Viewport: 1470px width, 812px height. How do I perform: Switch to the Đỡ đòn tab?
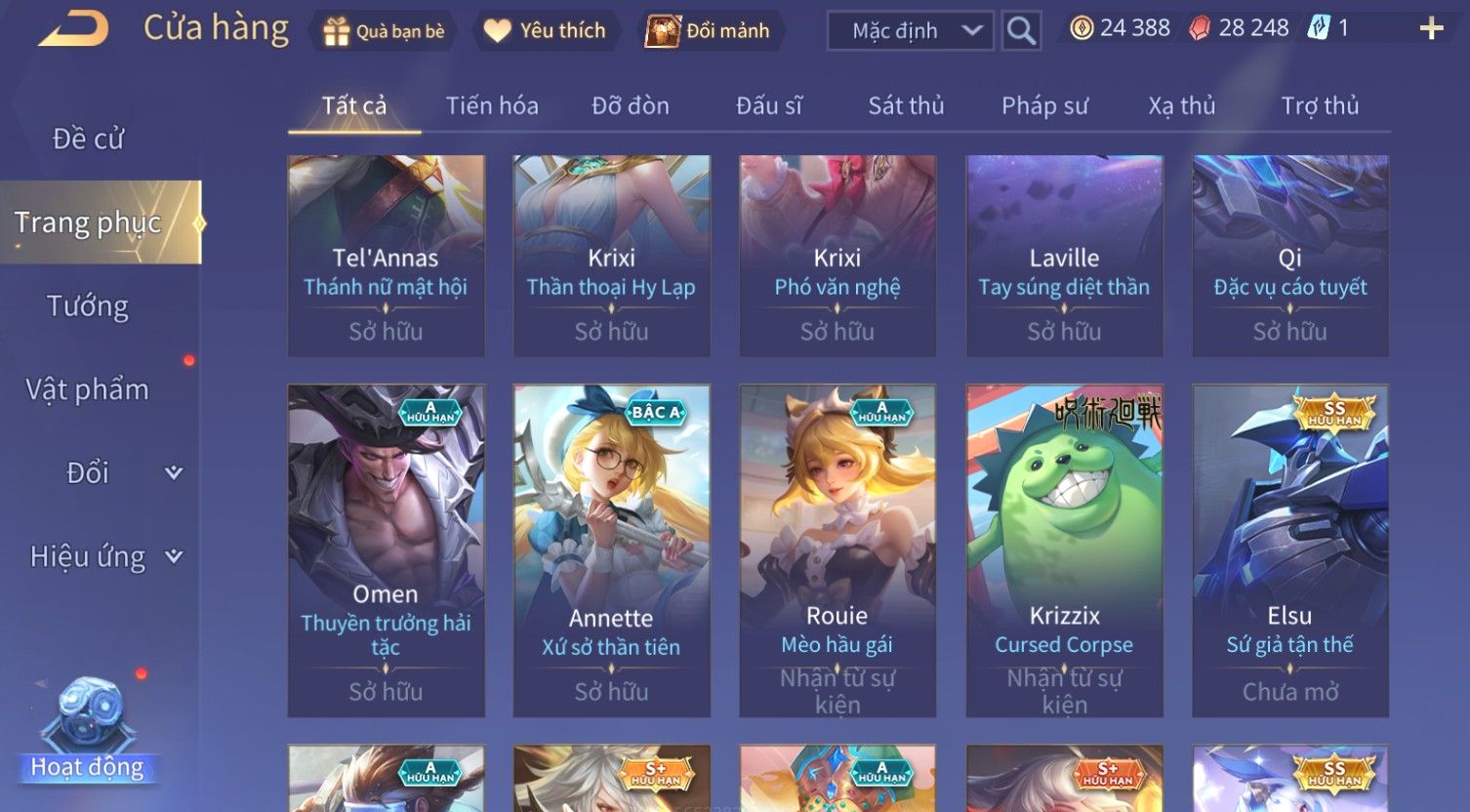tap(631, 105)
